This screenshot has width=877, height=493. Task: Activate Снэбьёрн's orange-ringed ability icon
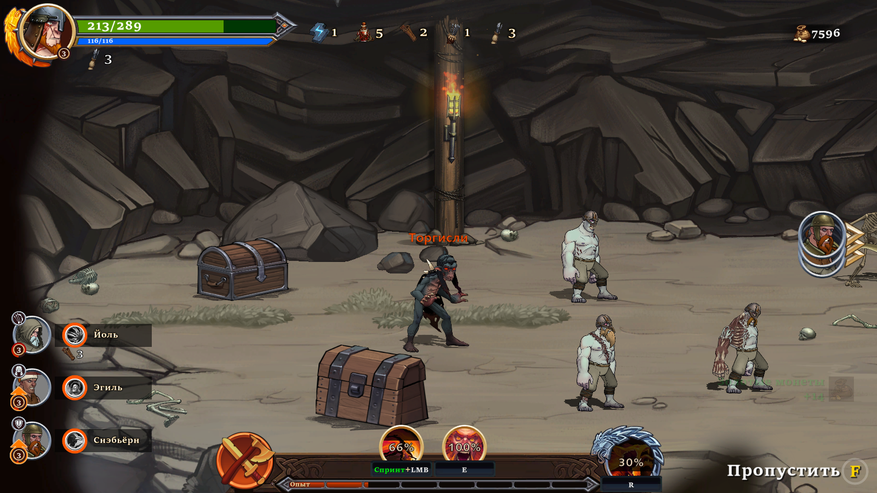click(75, 440)
